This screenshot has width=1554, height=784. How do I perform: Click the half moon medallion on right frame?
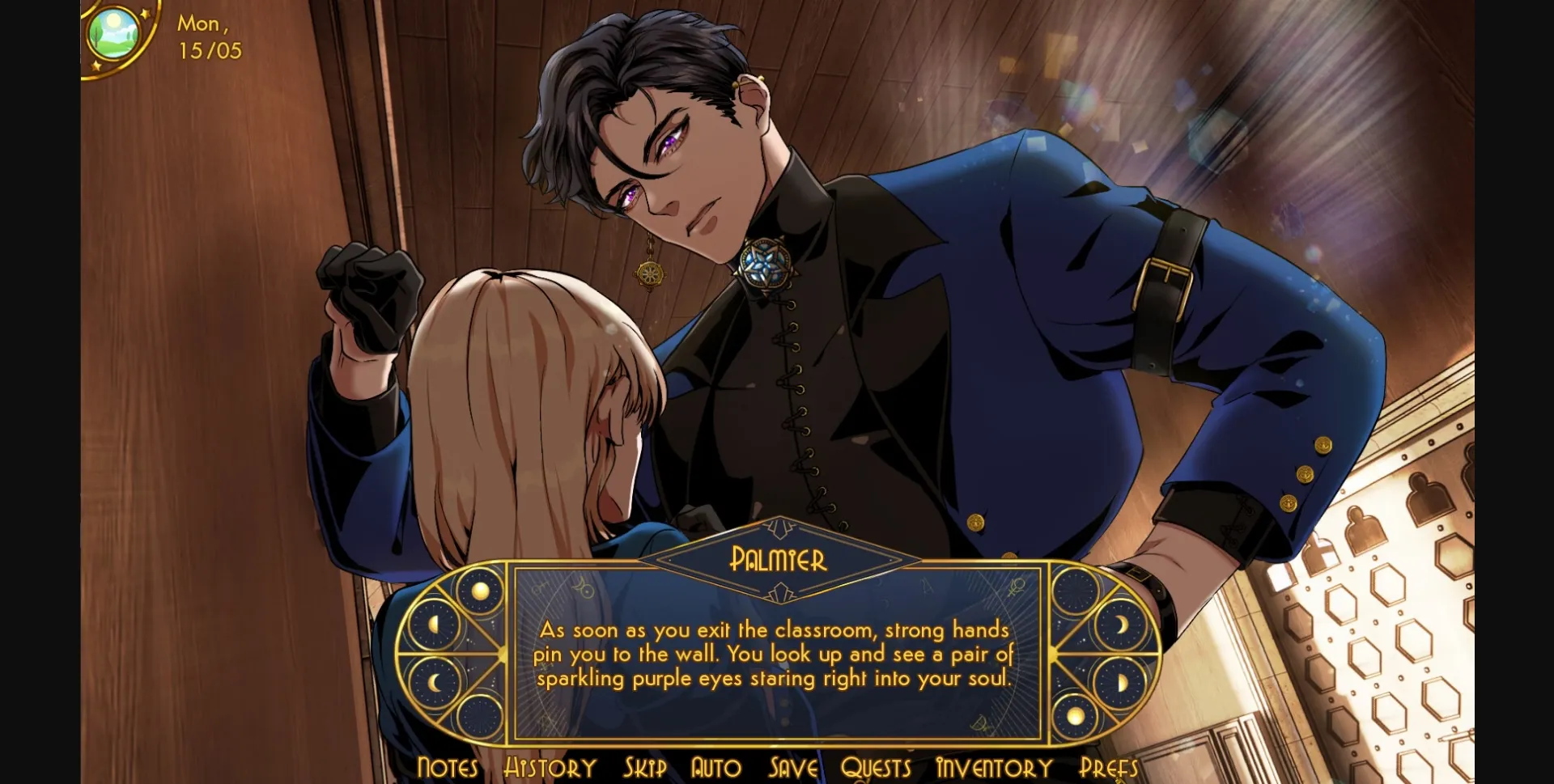point(1123,680)
